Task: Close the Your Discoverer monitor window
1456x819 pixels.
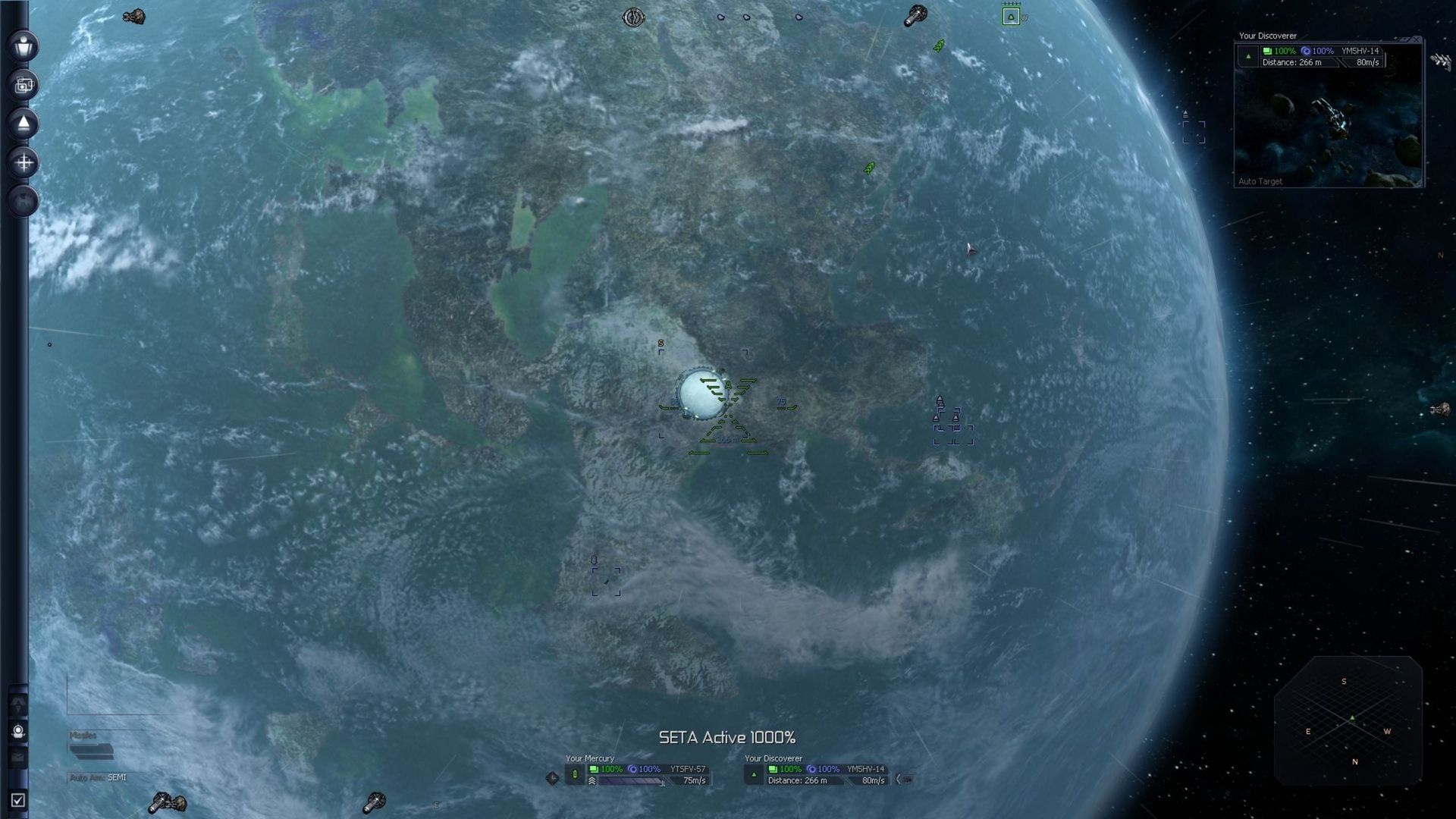Action: click(1416, 39)
